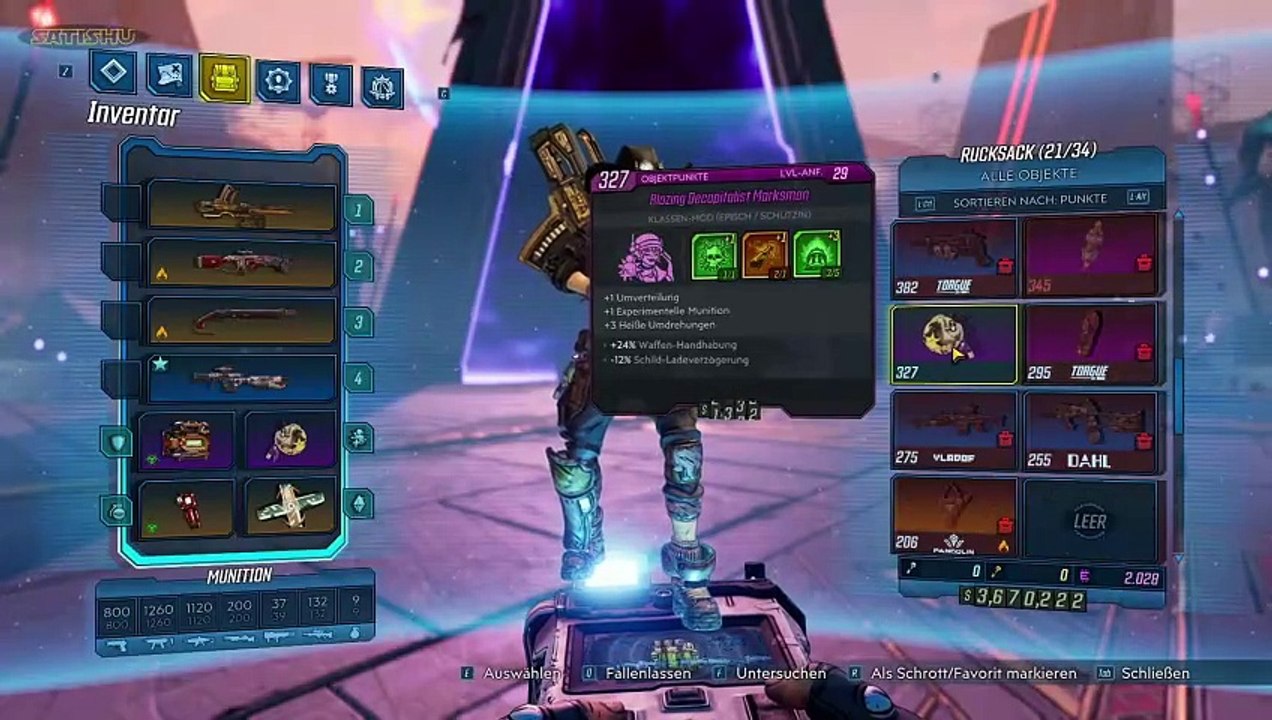Select the blue sniper in weapon slot 4

pos(242,378)
